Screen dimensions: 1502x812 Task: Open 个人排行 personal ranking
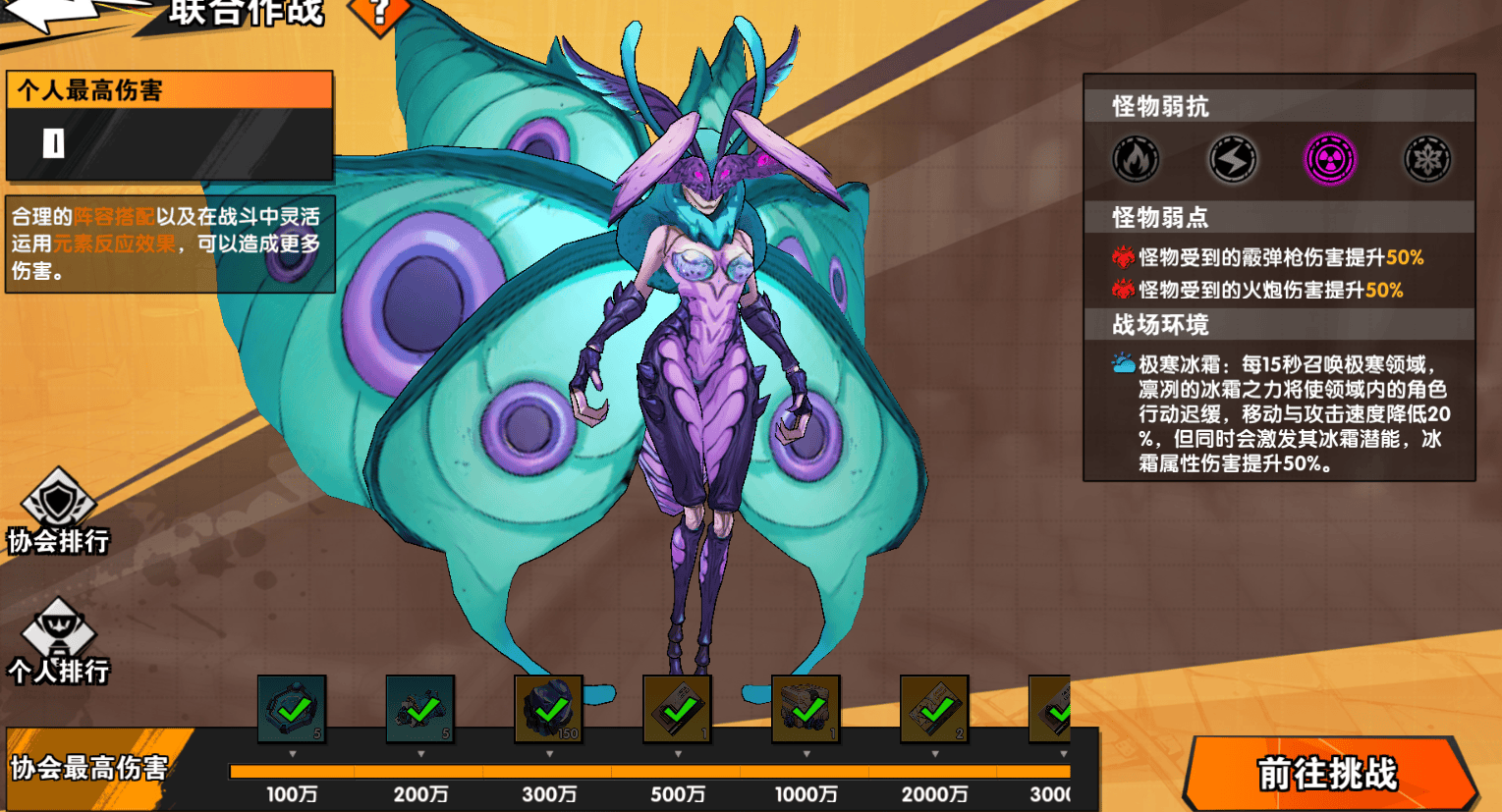(x=58, y=642)
